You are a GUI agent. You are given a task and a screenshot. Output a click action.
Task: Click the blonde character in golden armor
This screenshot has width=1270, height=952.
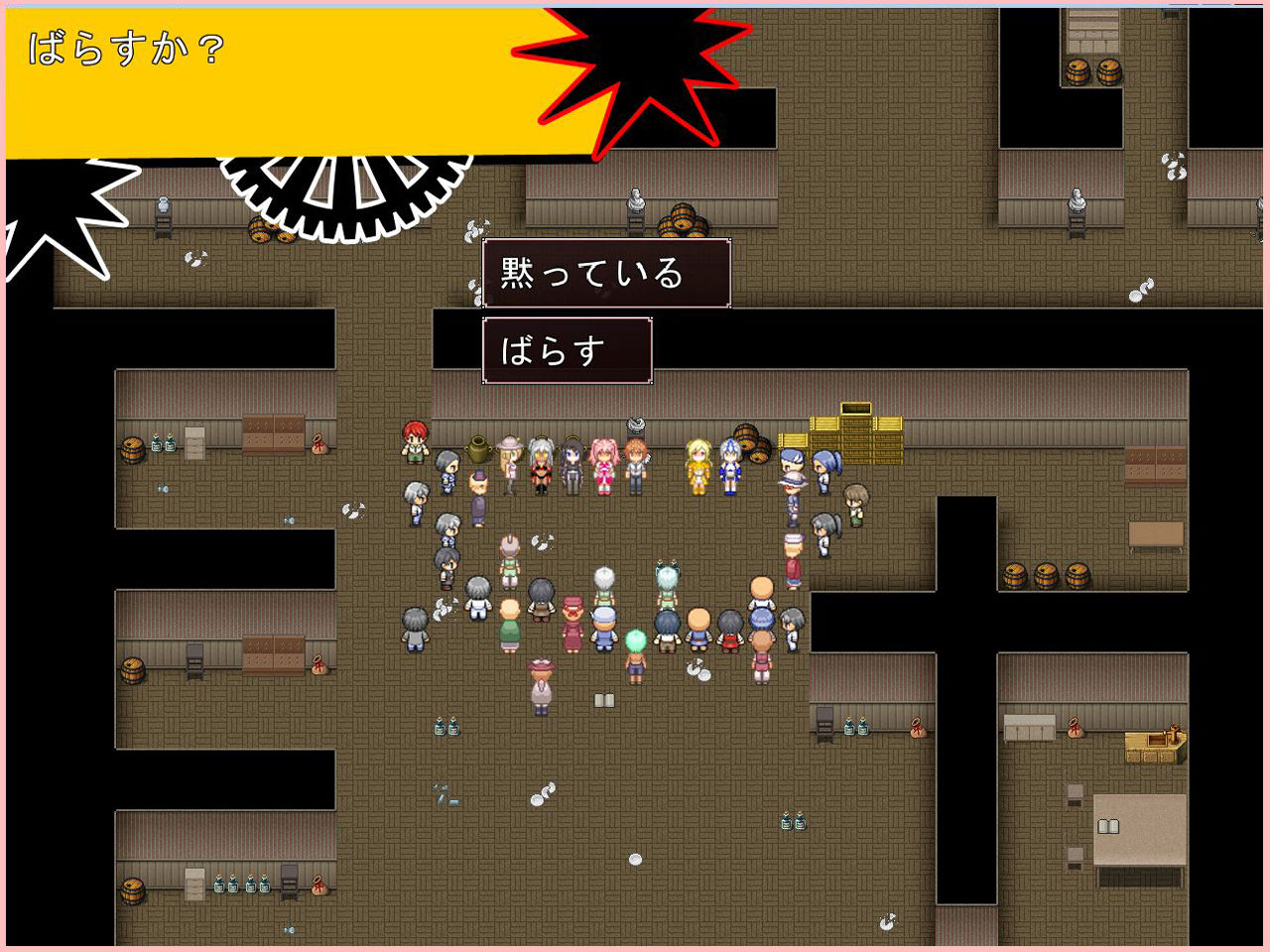[x=698, y=465]
